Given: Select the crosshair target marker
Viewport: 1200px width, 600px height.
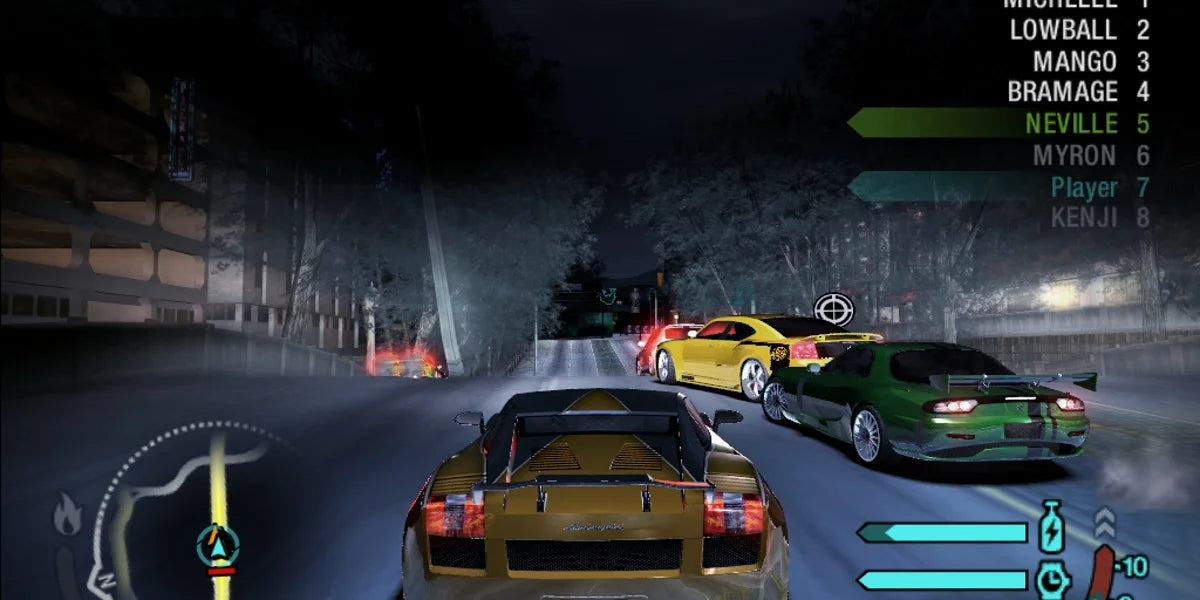Looking at the screenshot, I should (833, 309).
